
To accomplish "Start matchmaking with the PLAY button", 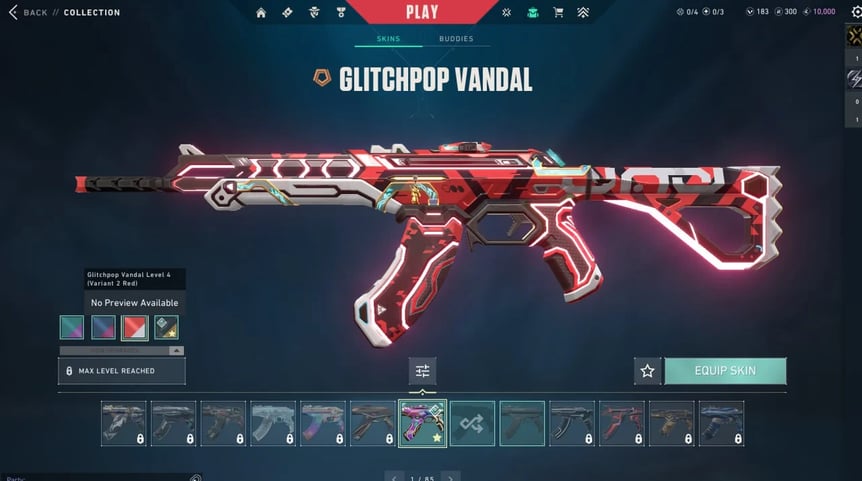I will click(x=422, y=12).
